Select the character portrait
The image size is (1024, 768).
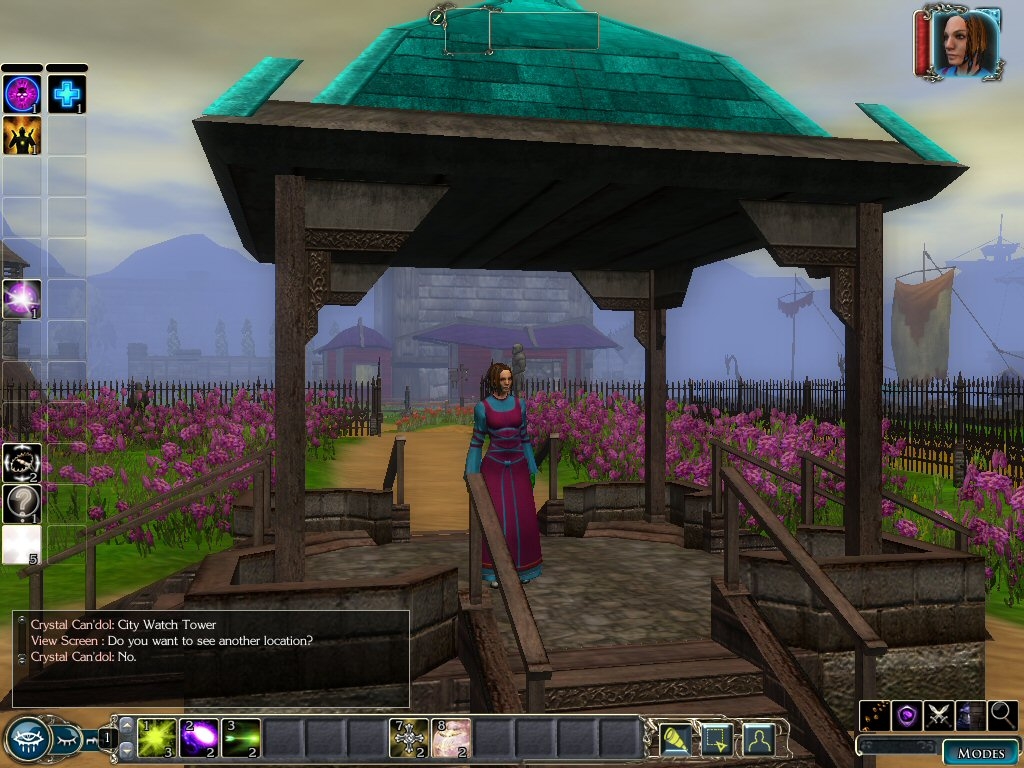(x=965, y=44)
